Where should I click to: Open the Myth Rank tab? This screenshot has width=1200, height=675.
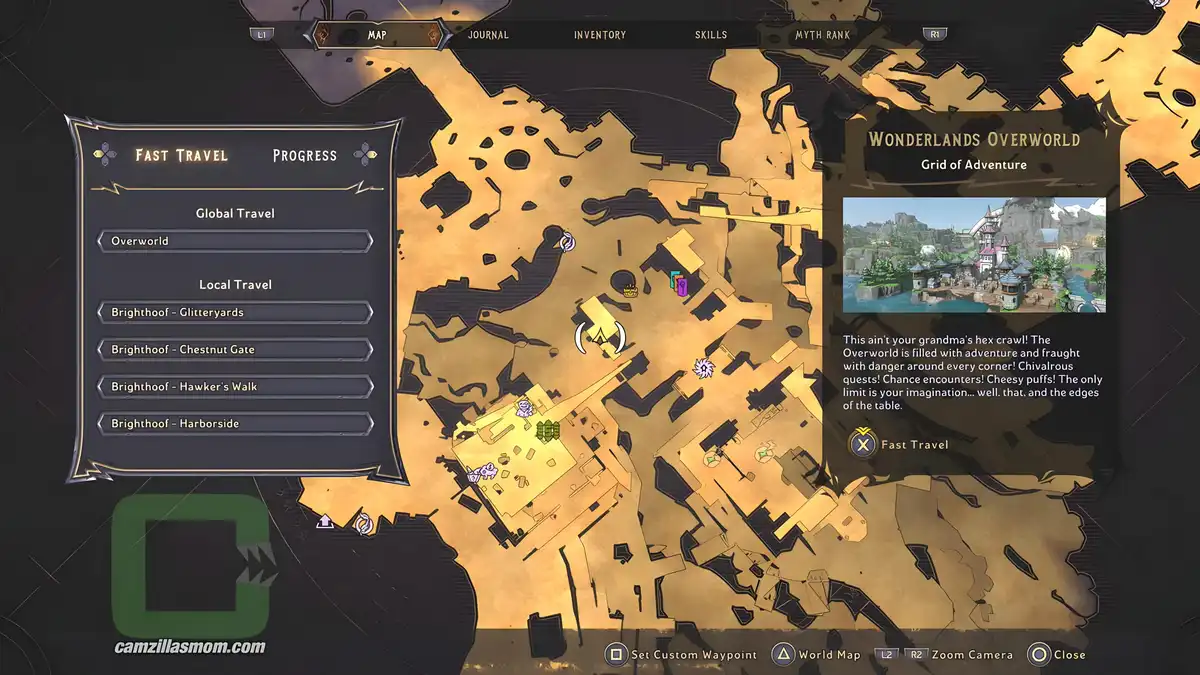[824, 35]
